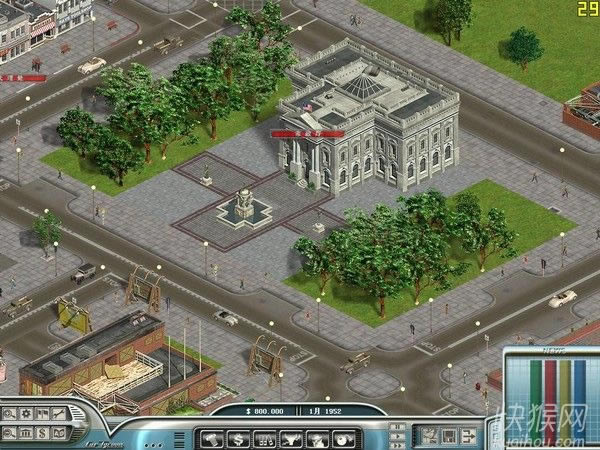The image size is (600, 450).
Task: Click the zoom-out magnifier icon
Action: pyautogui.click(x=10, y=431)
